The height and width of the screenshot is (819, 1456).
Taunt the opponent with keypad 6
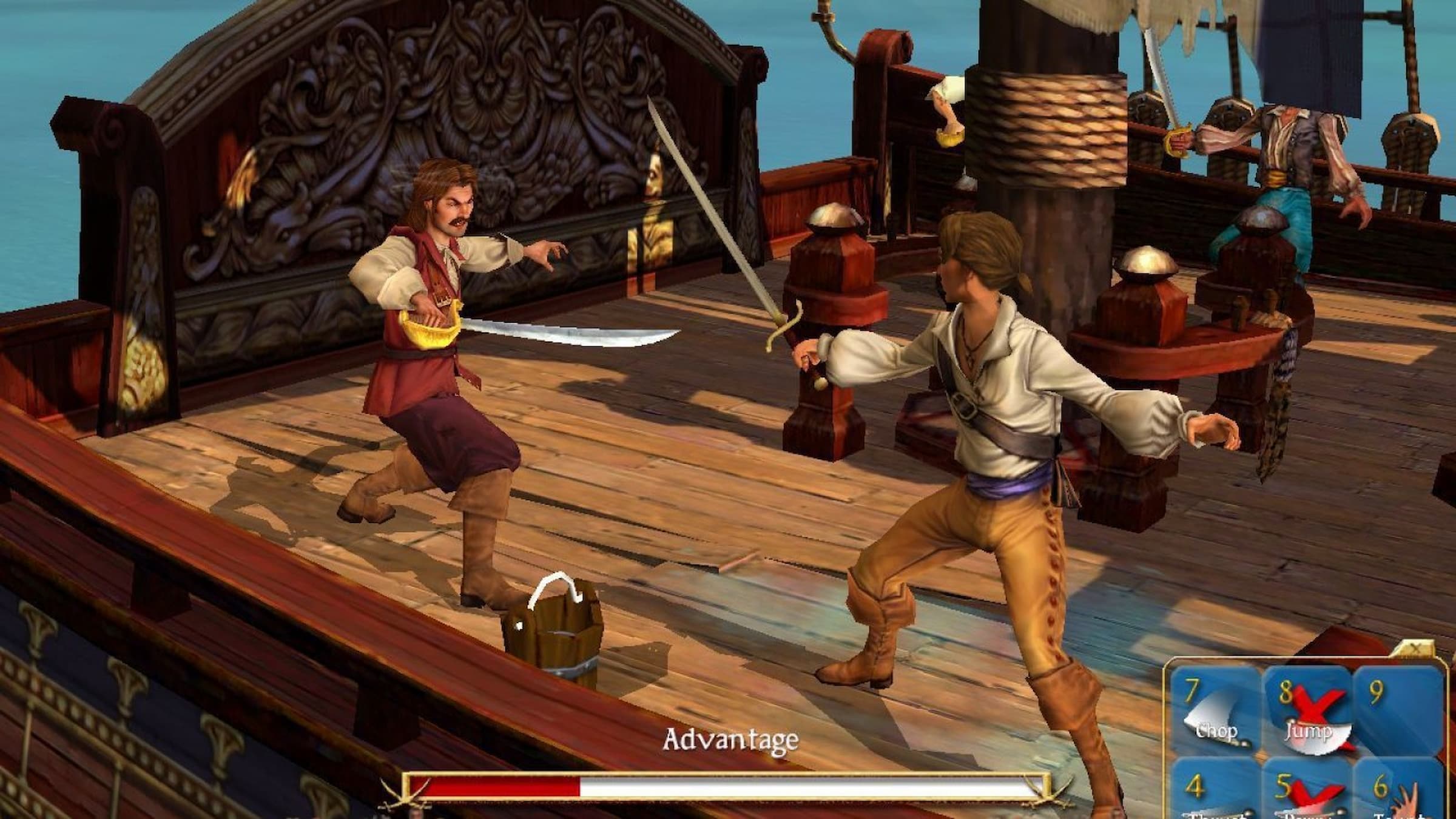[x=1397, y=795]
